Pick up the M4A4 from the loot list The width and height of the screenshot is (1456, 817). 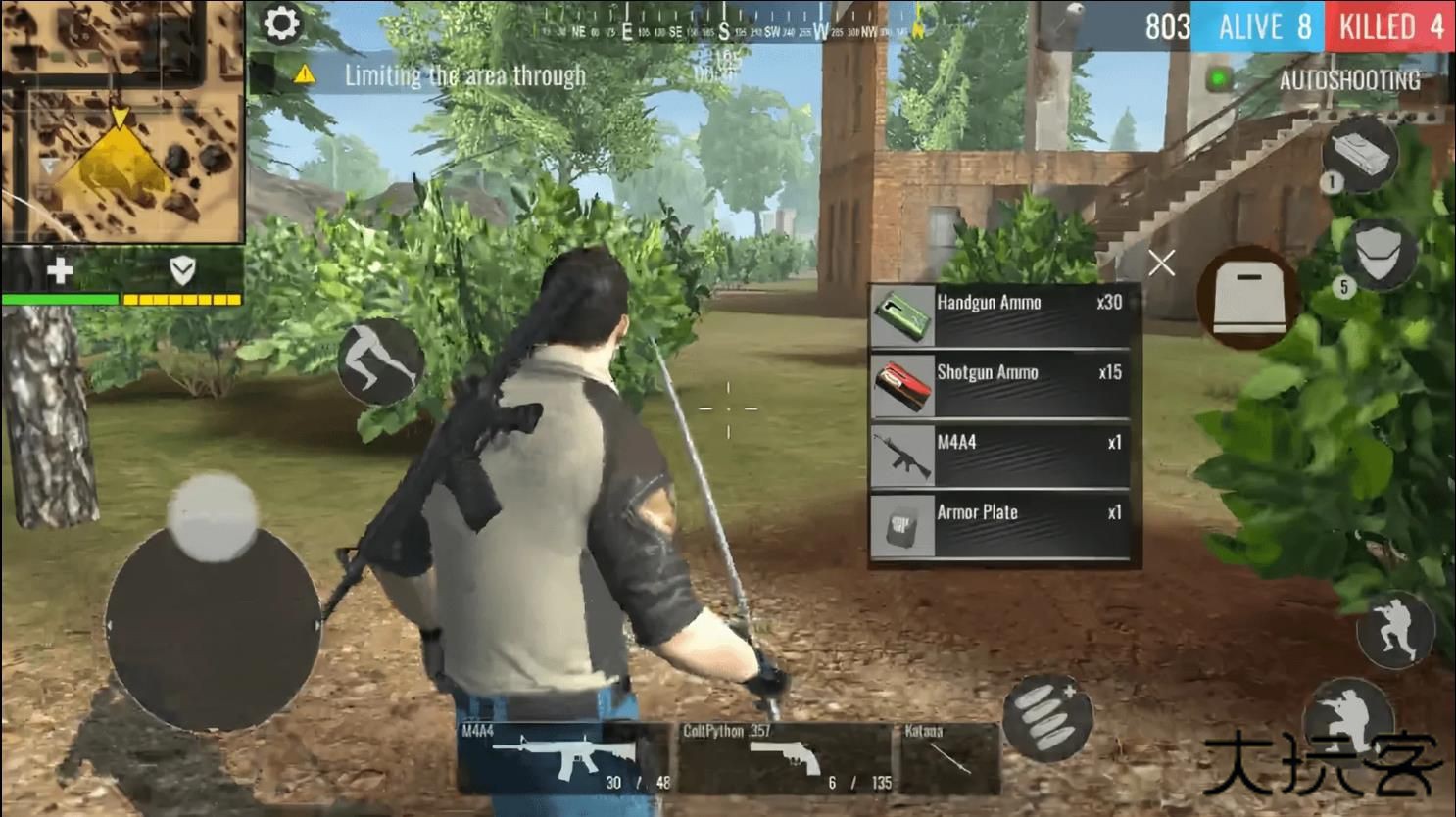coord(1001,455)
